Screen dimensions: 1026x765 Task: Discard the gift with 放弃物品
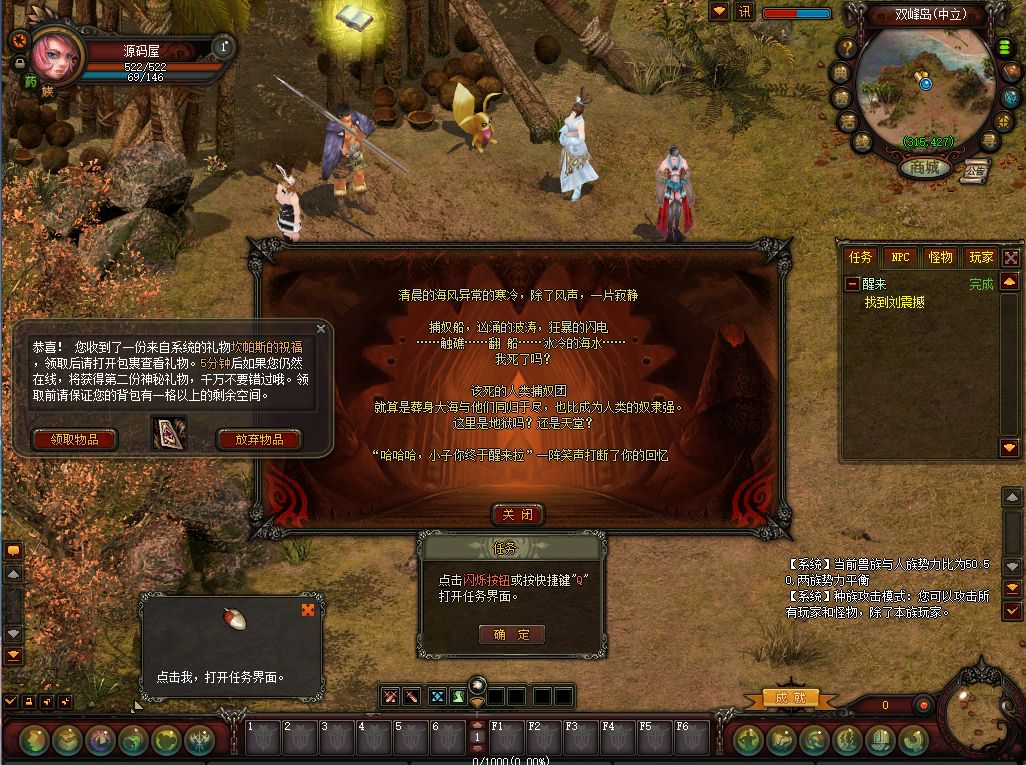pos(258,439)
